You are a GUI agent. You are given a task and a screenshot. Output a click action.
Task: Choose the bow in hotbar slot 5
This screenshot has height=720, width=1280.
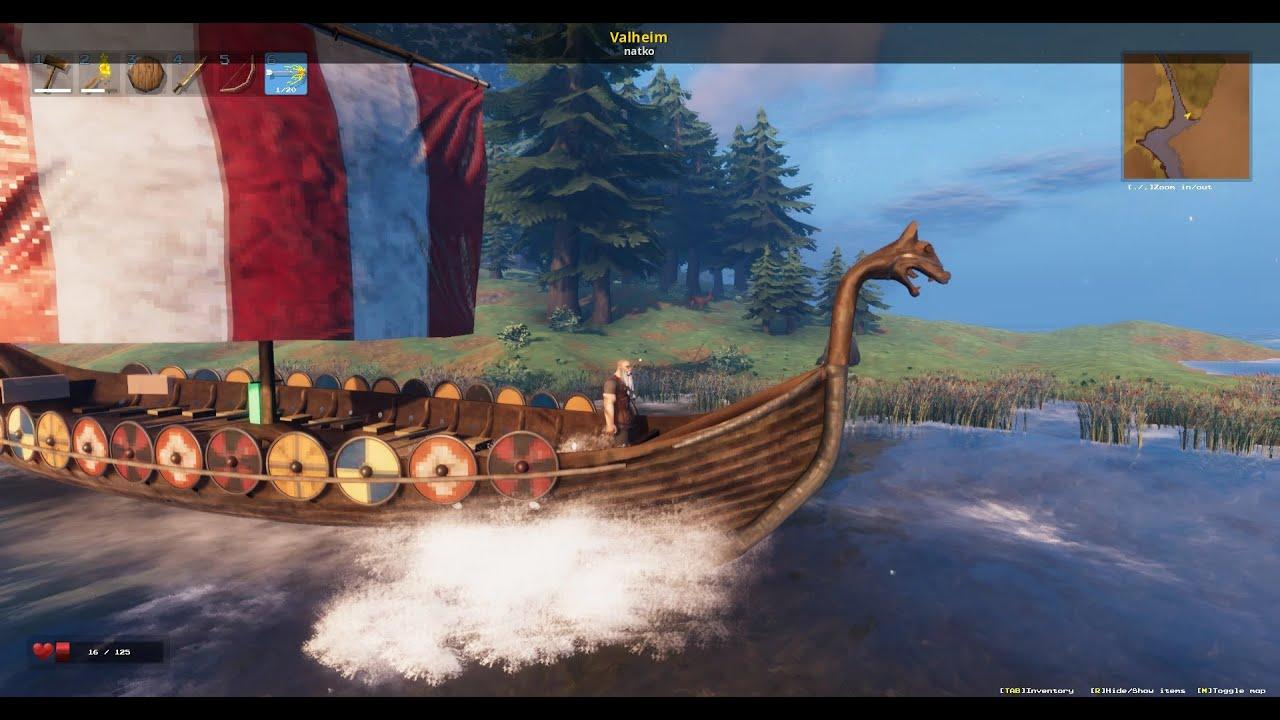tap(238, 74)
